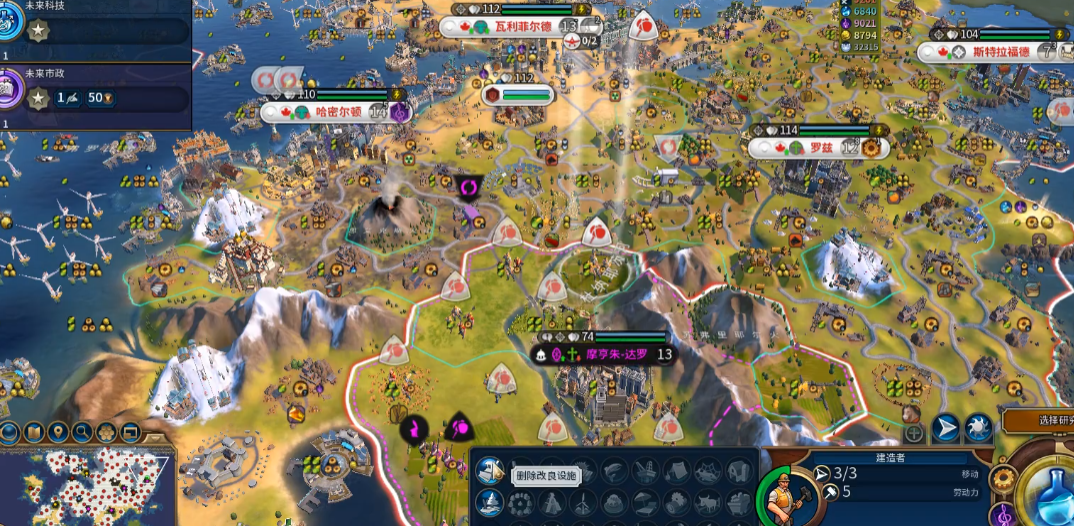Click the 选择研究 choose research notification
The image size is (1074, 526).
[x=1040, y=420]
